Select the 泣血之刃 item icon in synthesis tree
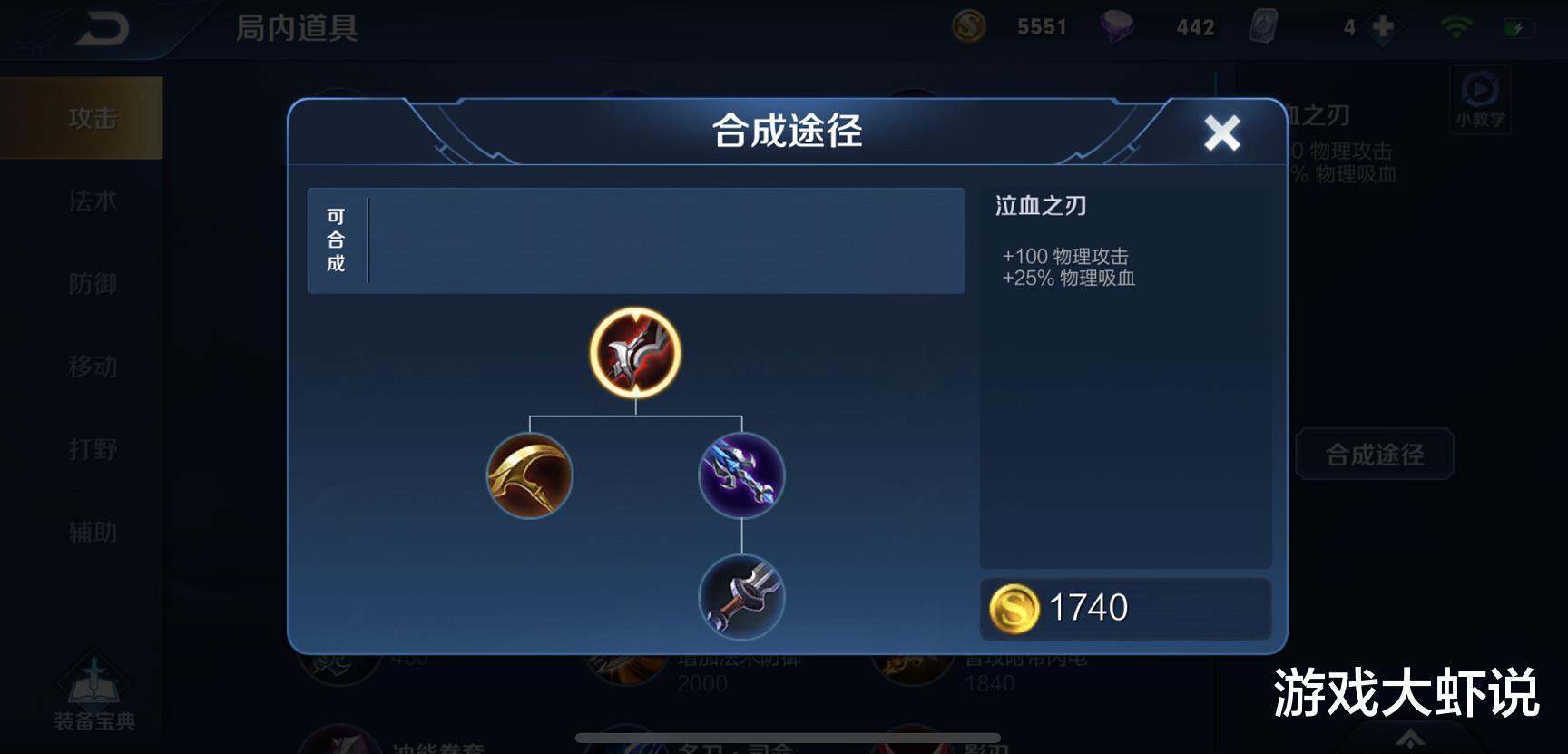 (633, 356)
